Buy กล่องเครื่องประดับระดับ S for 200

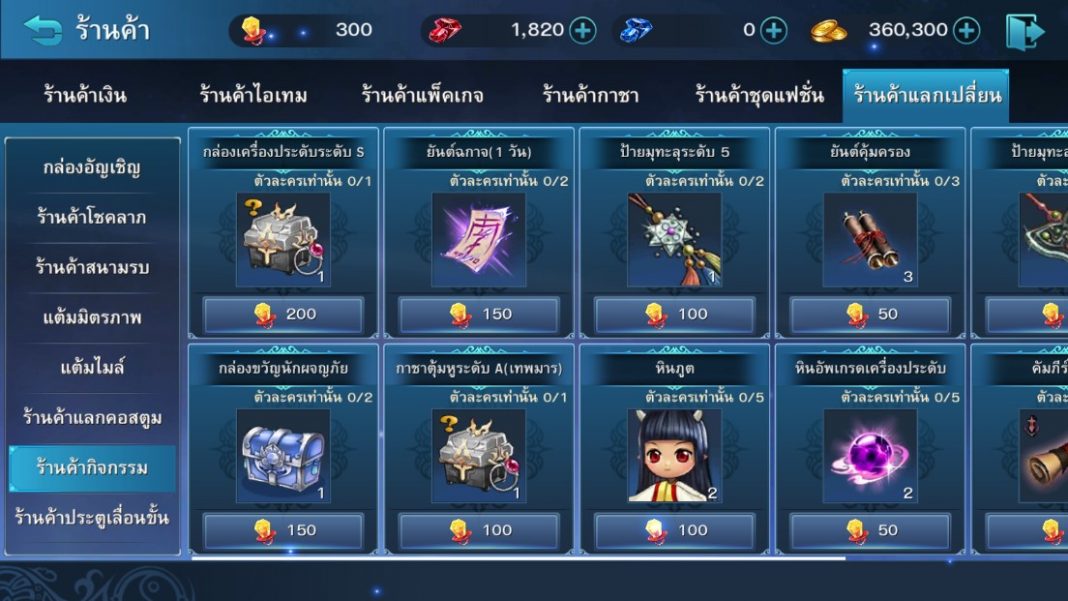(283, 314)
